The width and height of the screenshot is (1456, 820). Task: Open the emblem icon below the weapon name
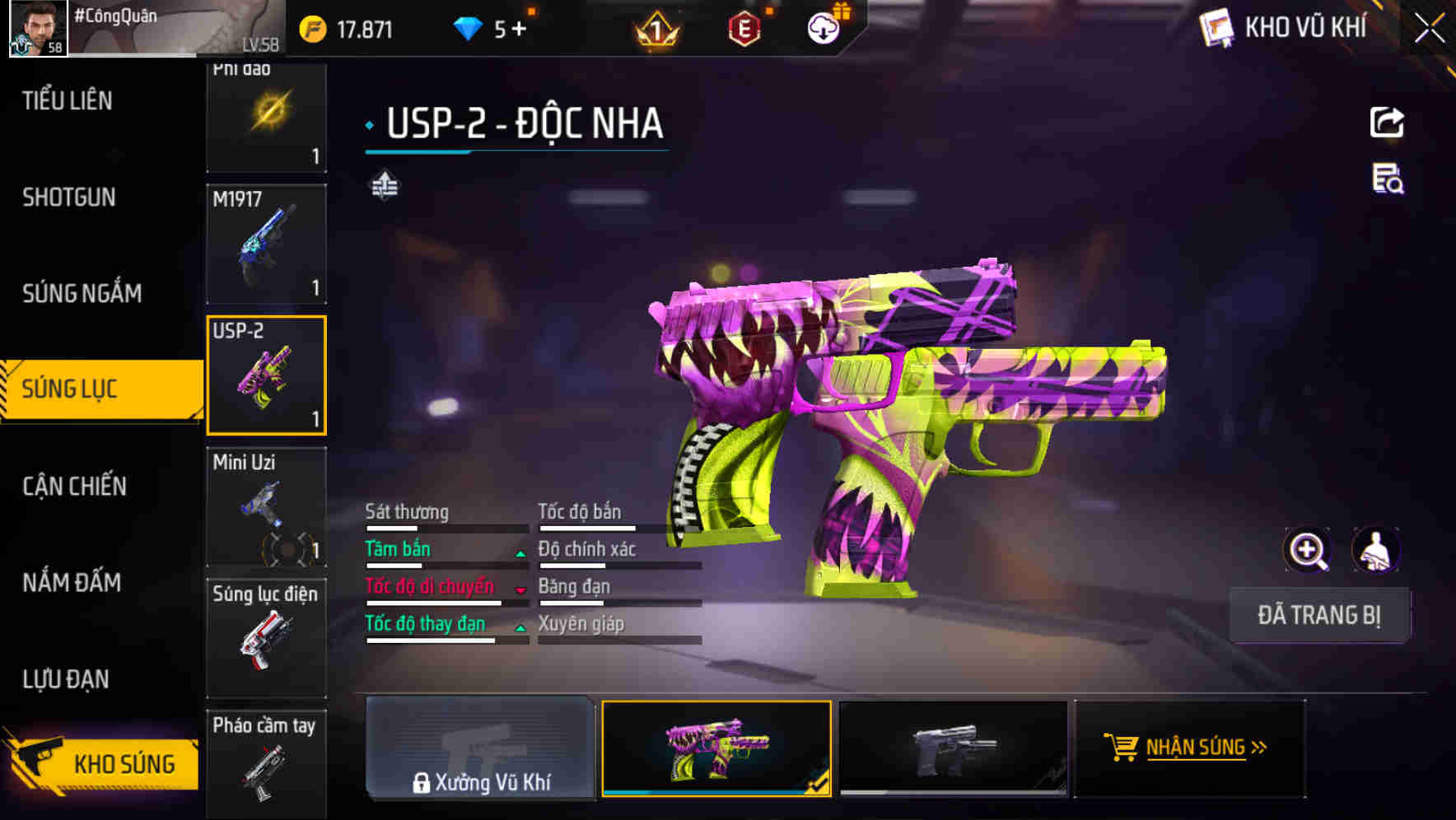384,185
